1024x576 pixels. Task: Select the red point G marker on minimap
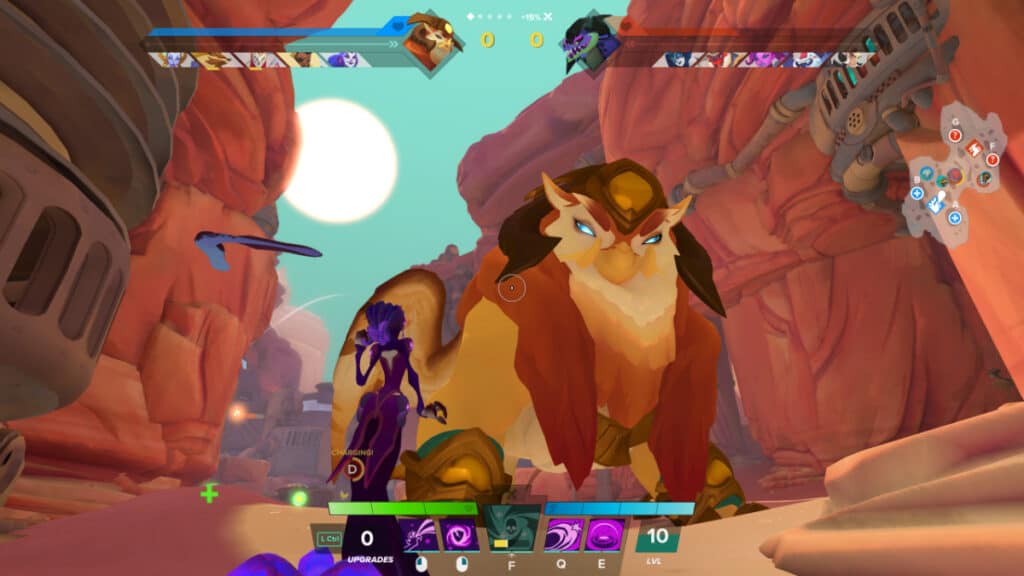[x=955, y=135]
